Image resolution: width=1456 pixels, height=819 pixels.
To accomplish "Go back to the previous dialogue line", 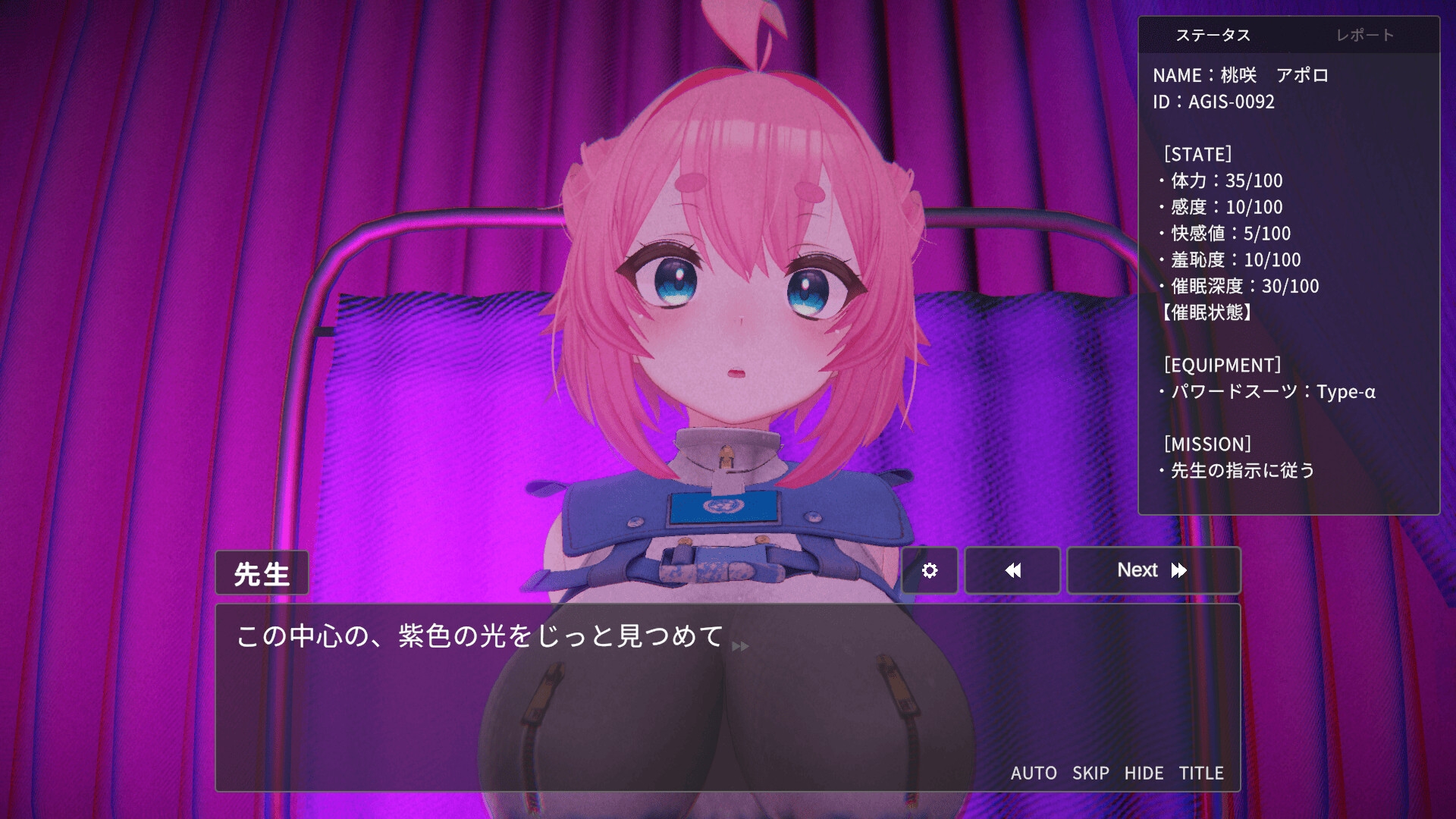I will point(1012,570).
